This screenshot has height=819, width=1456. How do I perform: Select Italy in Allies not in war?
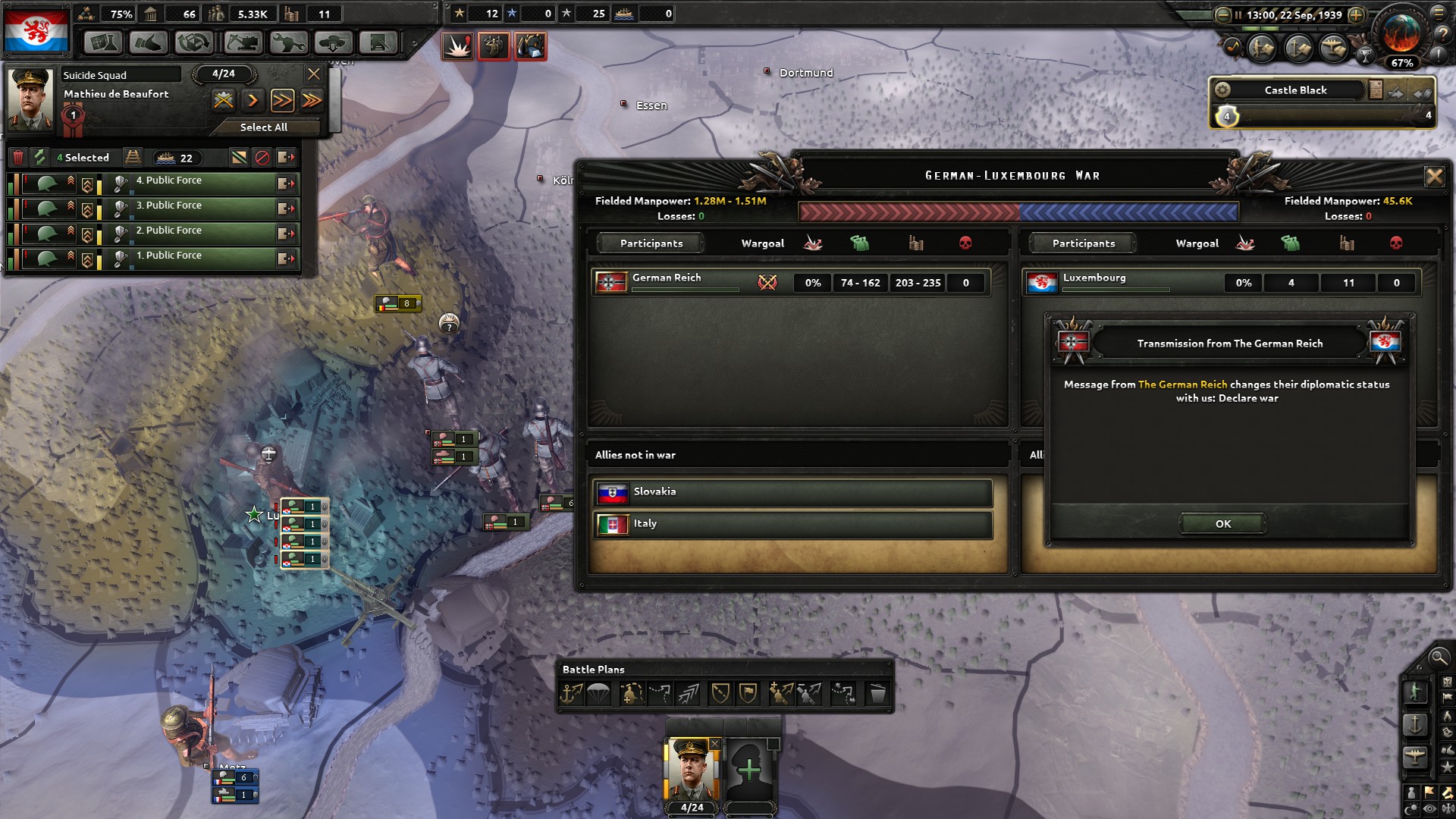pos(792,524)
